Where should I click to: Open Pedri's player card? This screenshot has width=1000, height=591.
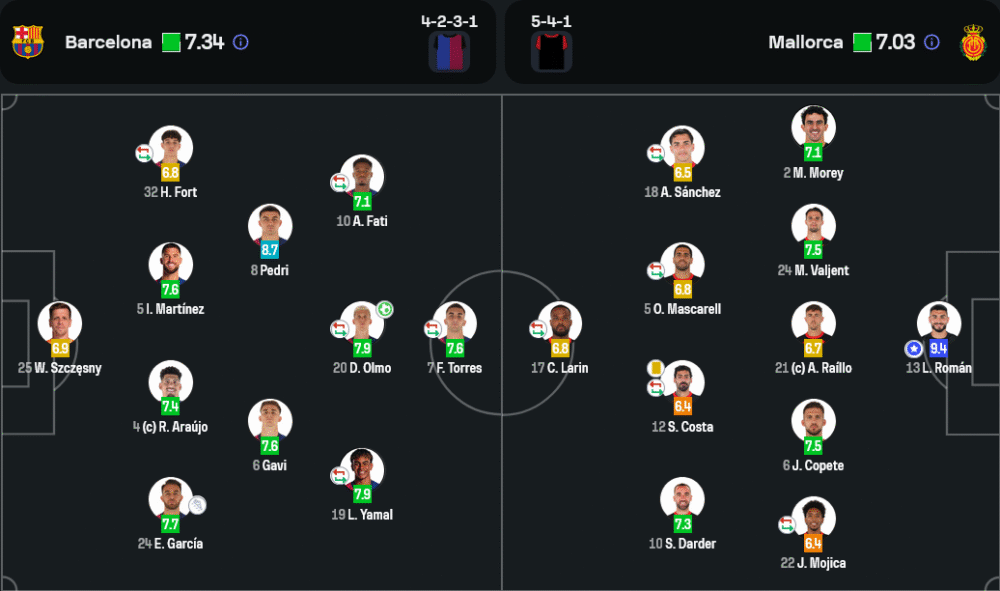[x=270, y=228]
